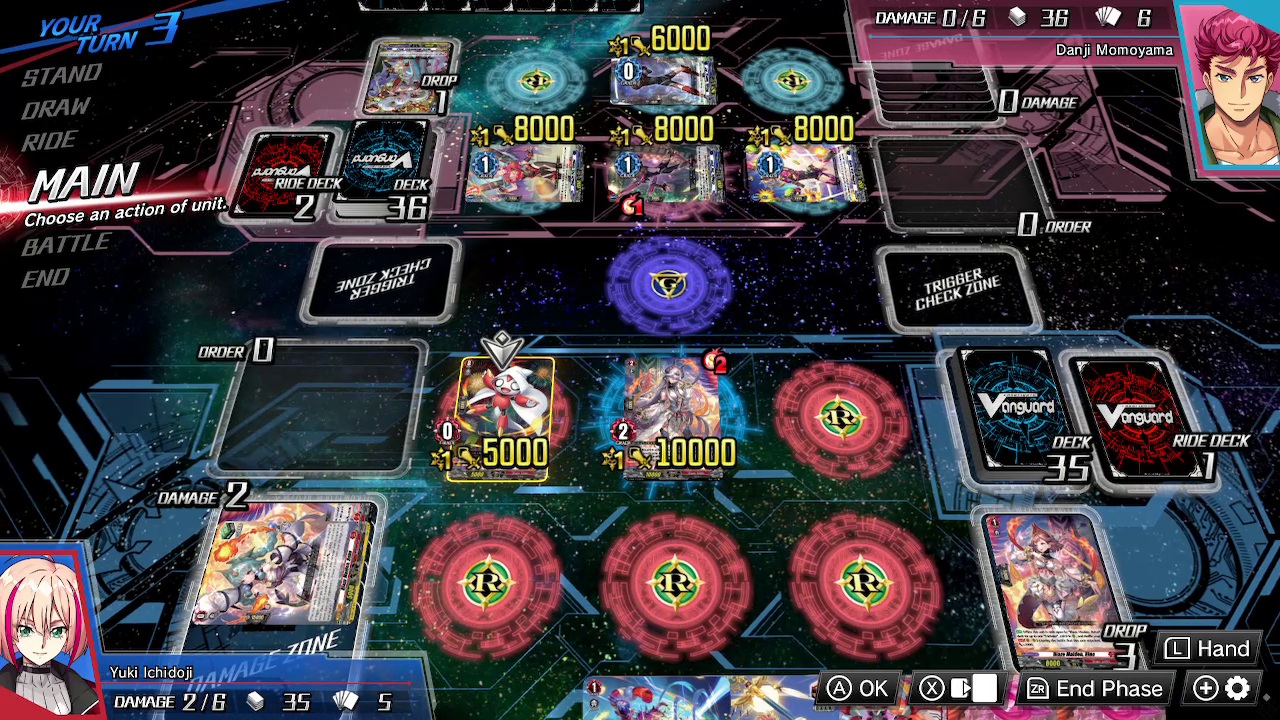Click opponent's Trigger Check Zone
Image resolution: width=1280 pixels, height=720 pixels.
pos(380,280)
